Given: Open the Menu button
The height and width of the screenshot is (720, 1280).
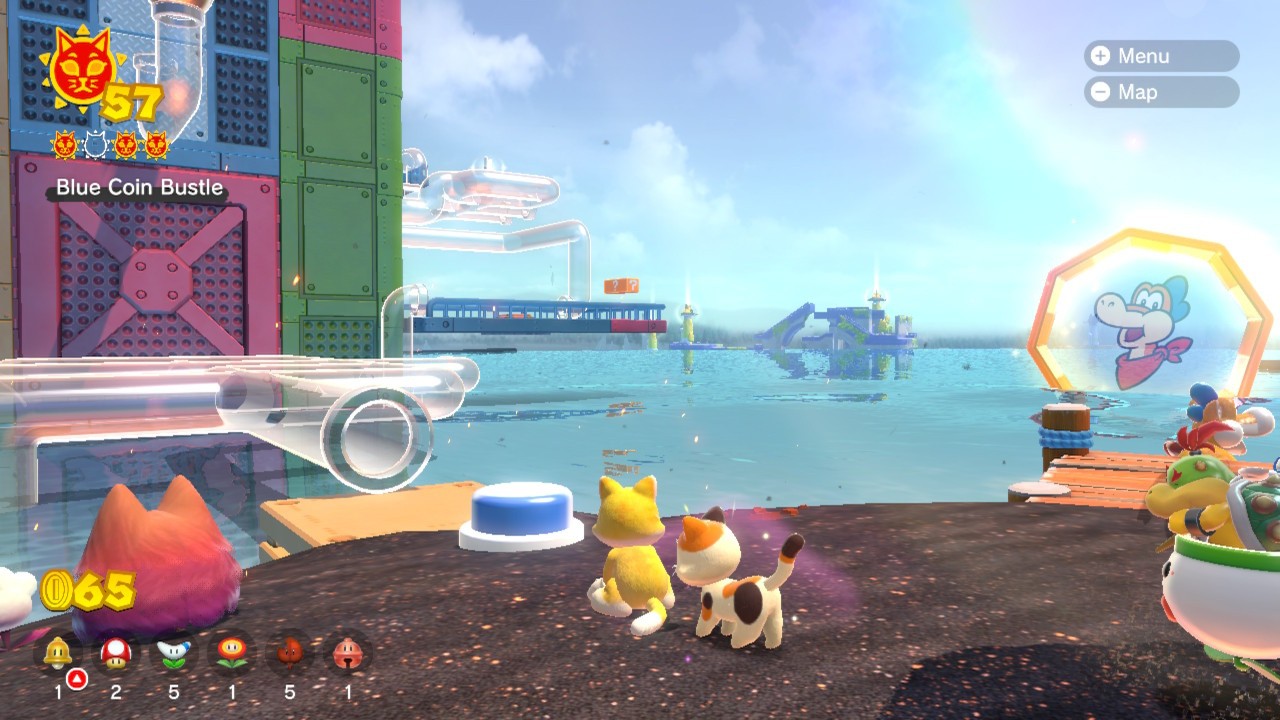Looking at the screenshot, I should (x=1160, y=56).
